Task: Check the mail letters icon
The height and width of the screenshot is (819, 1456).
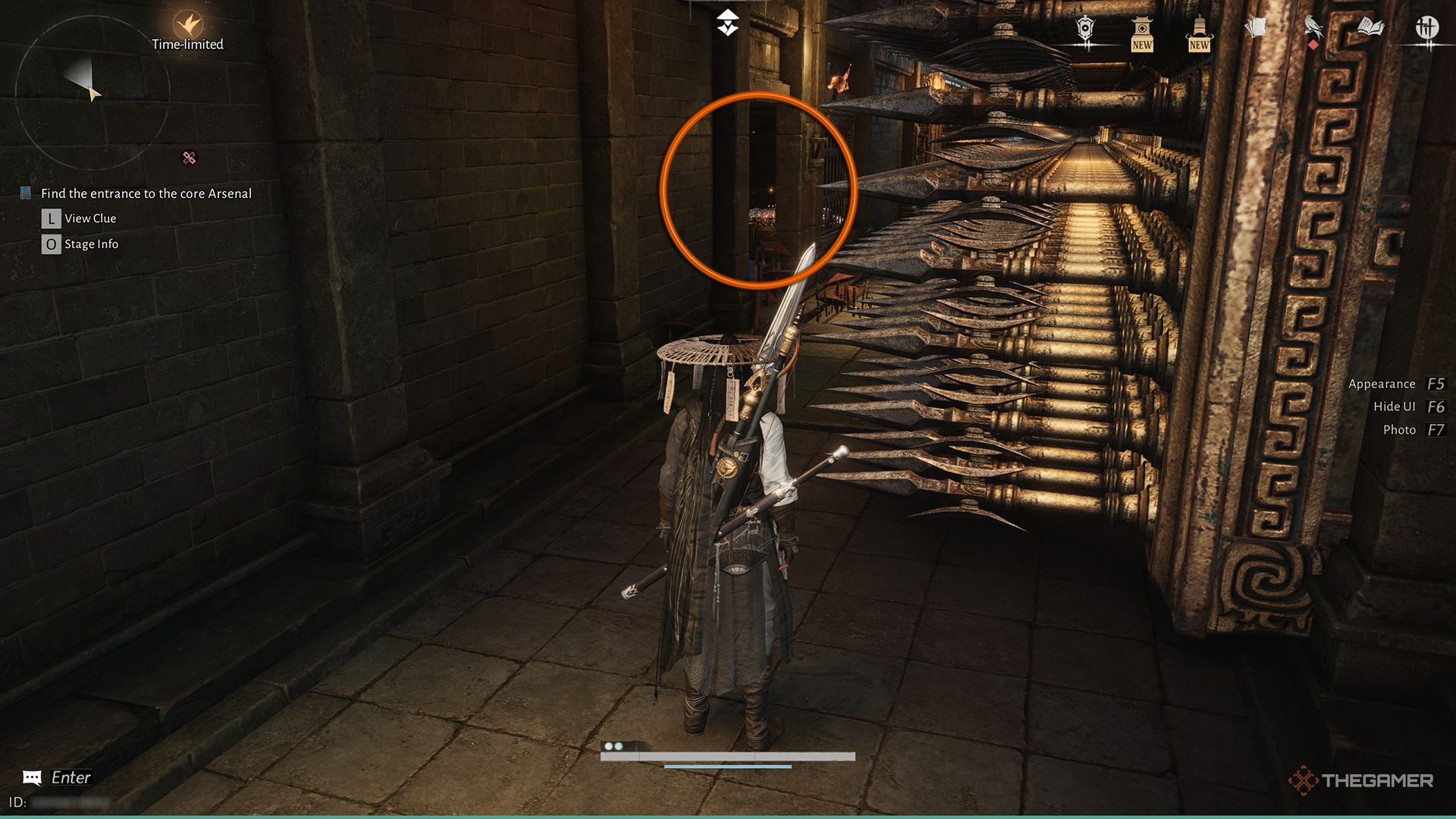Action: 1257,27
